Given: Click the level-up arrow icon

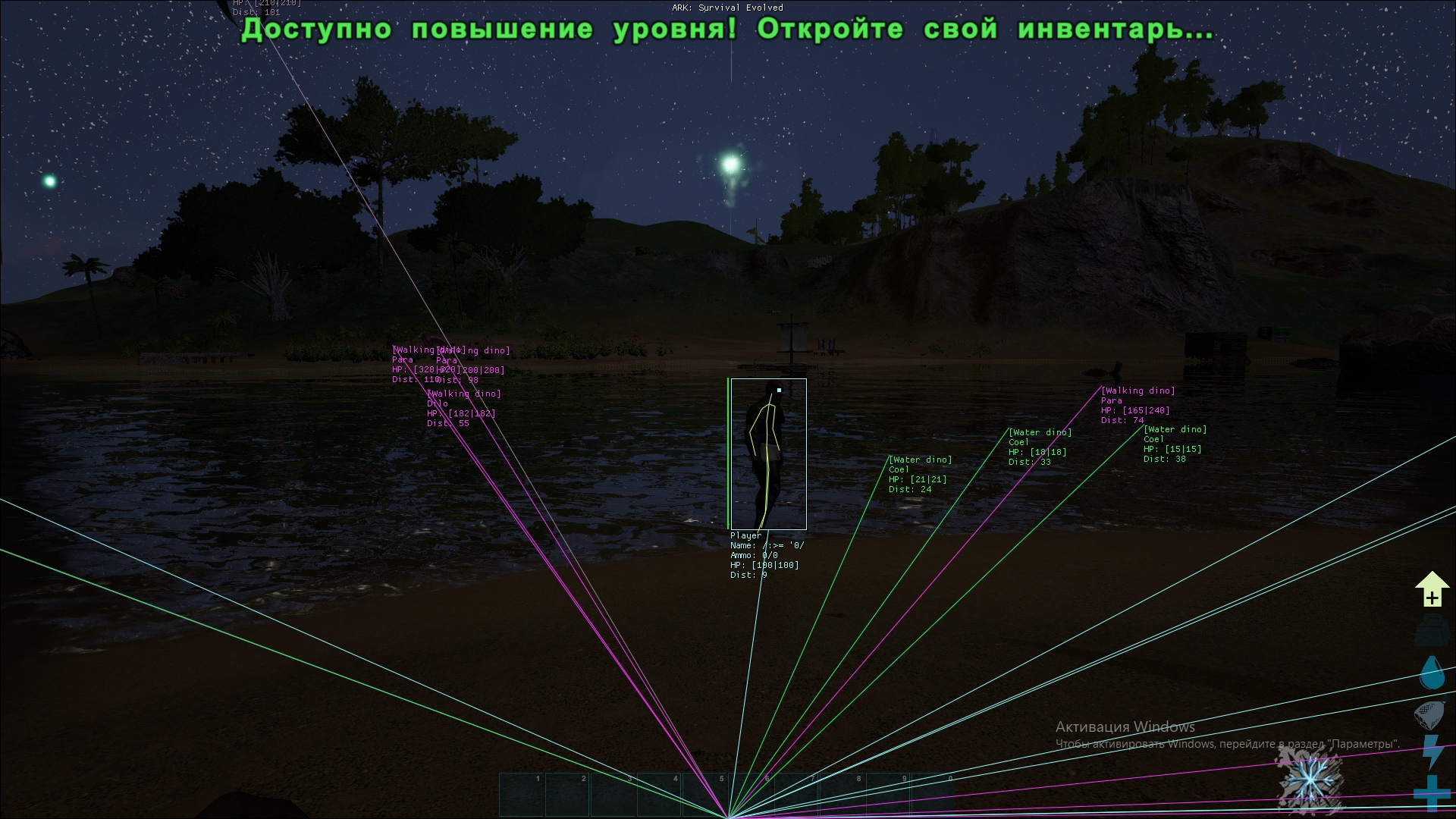Looking at the screenshot, I should tap(1431, 588).
